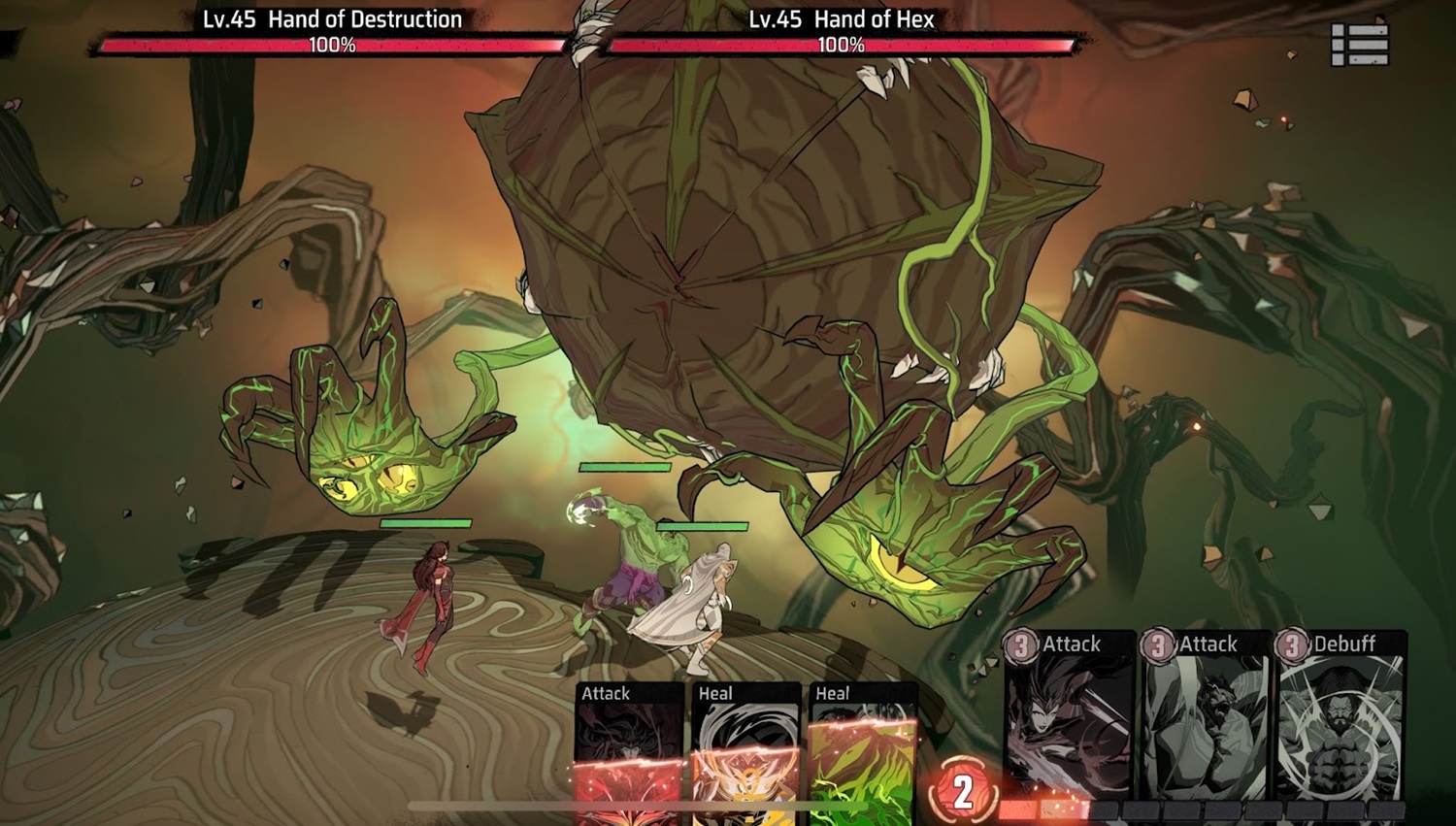Play the cost-3 Attack card showing Scarlet Witch
The image size is (1456, 826).
pos(1068,716)
